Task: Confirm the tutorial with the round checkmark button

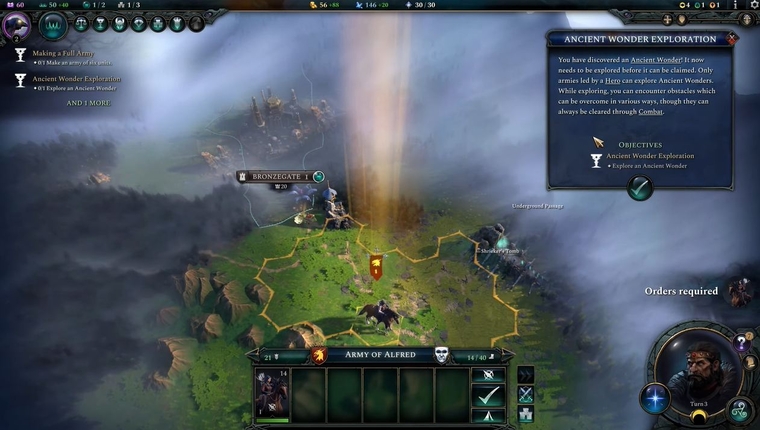Action: pos(640,187)
